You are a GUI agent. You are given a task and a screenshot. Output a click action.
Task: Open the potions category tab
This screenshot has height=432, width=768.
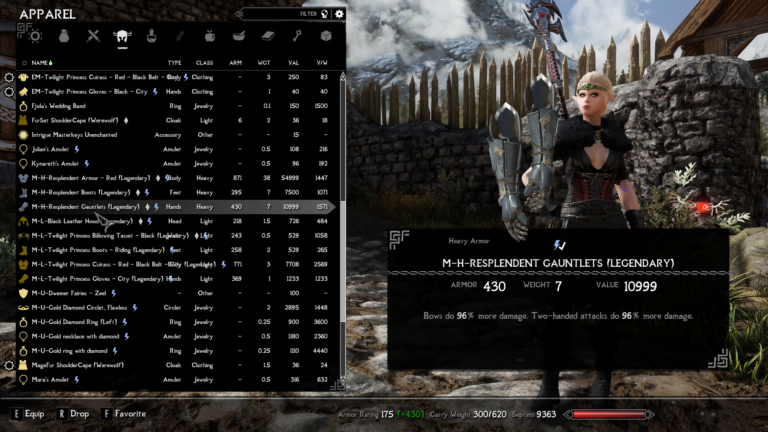pyautogui.click(x=151, y=36)
